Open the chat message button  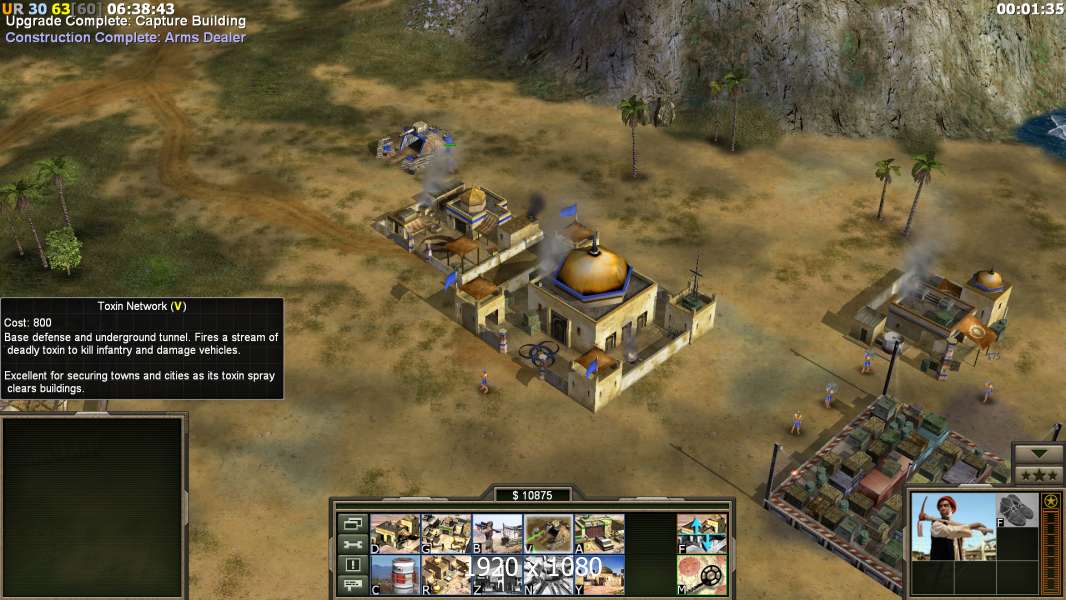[x=351, y=586]
